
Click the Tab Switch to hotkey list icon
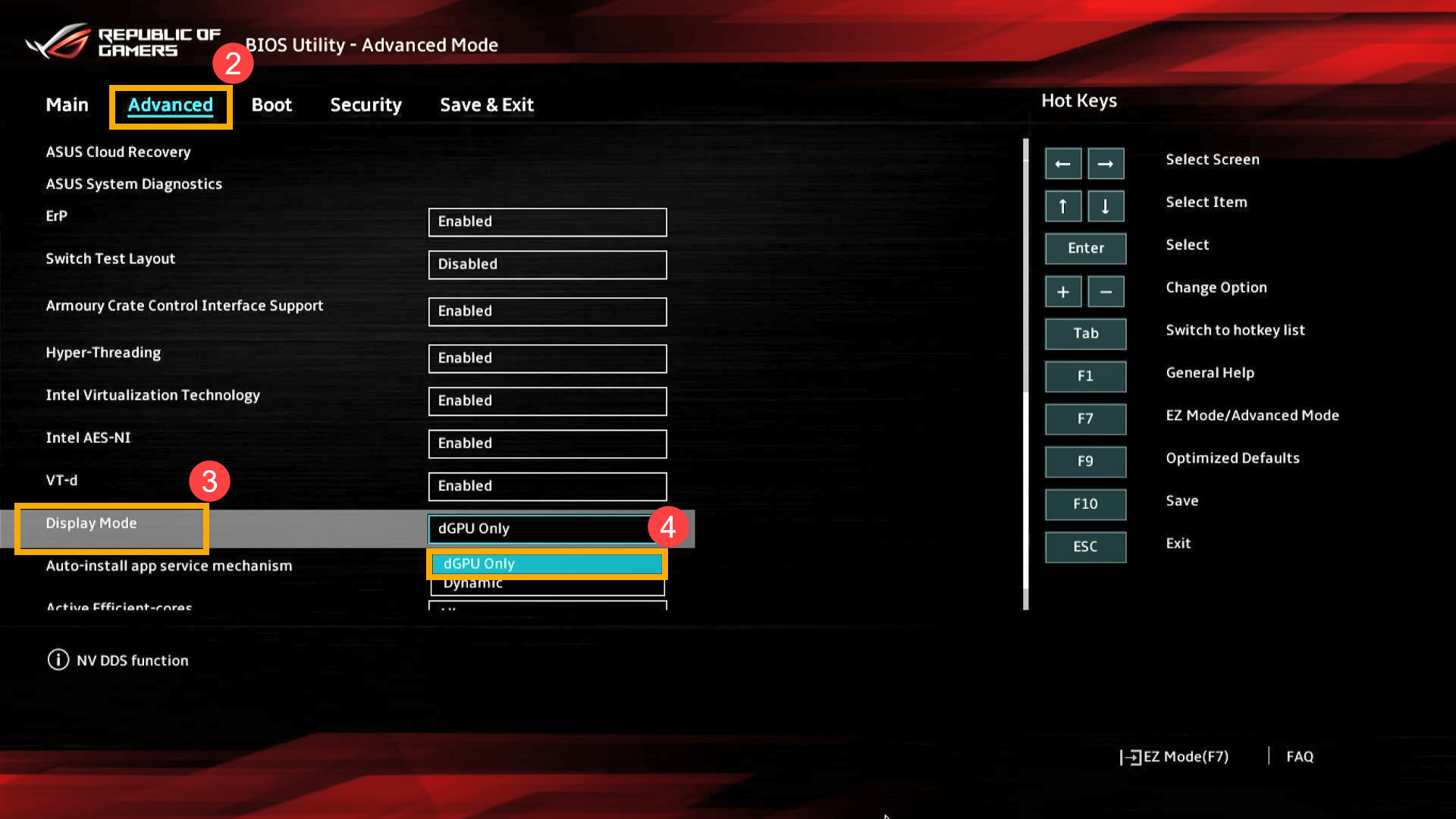1085,334
